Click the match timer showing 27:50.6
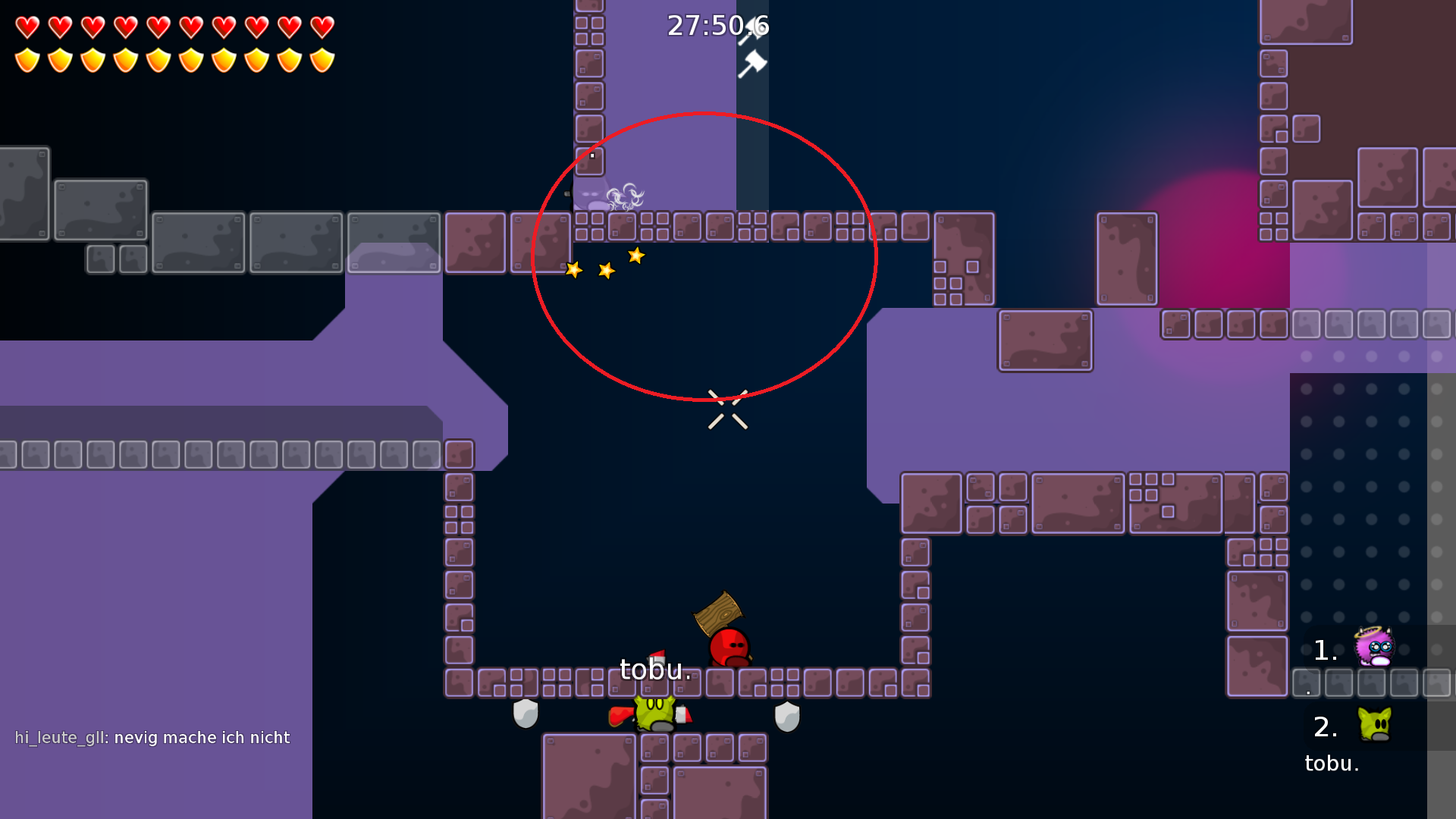This screenshot has height=819, width=1456. 717,25
